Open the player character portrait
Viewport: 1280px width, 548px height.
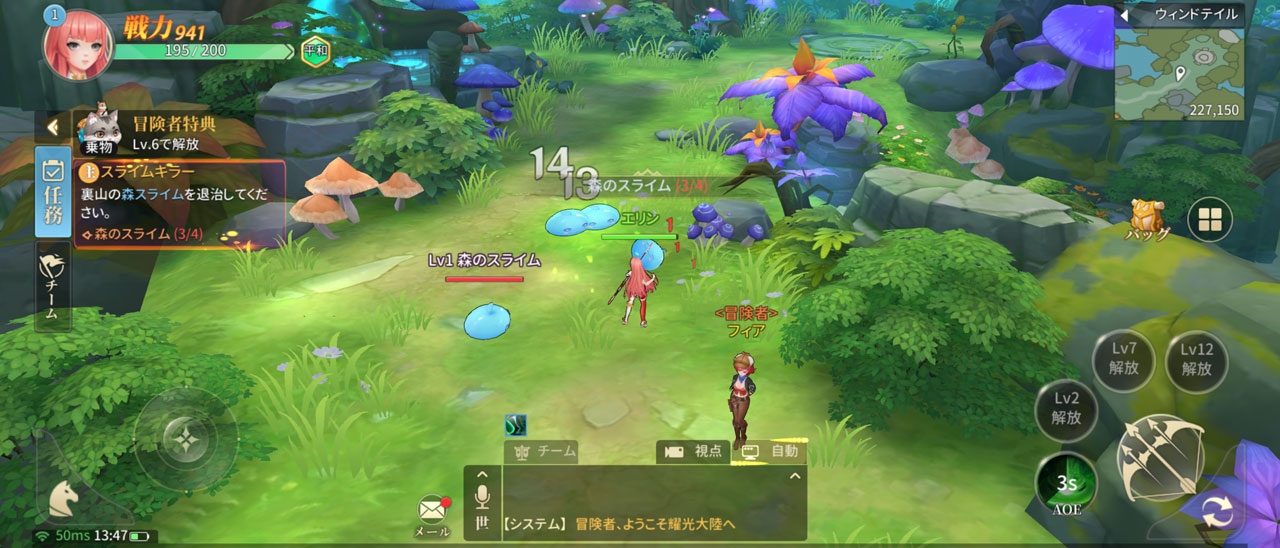coord(76,45)
